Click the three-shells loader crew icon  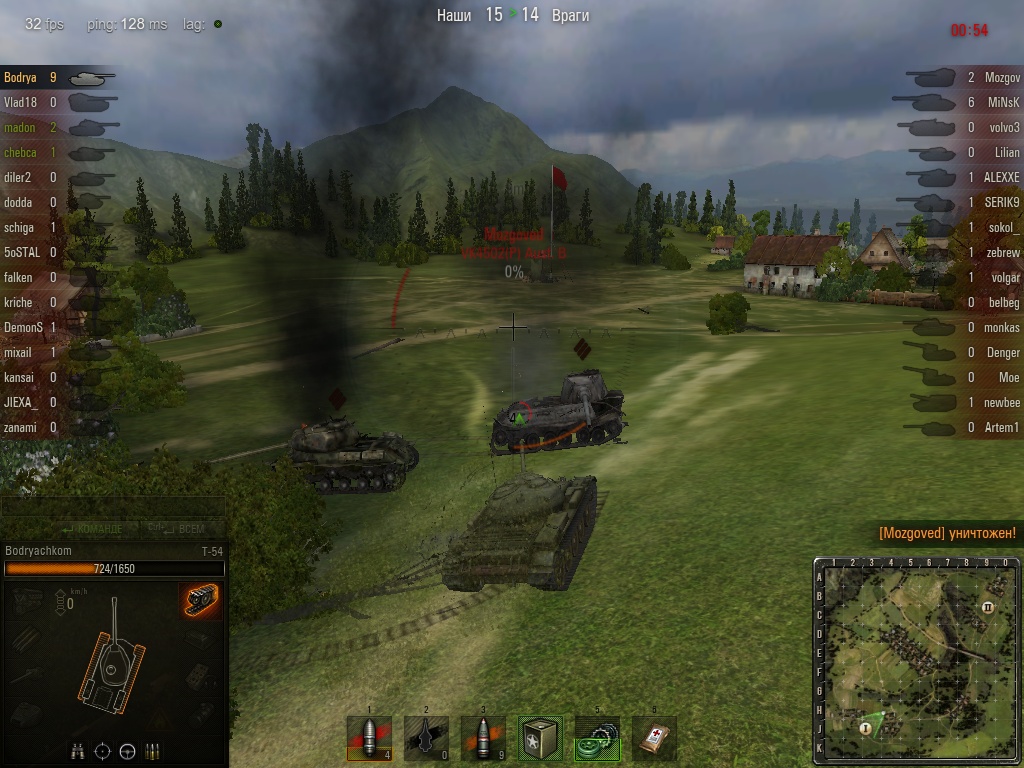coord(152,751)
